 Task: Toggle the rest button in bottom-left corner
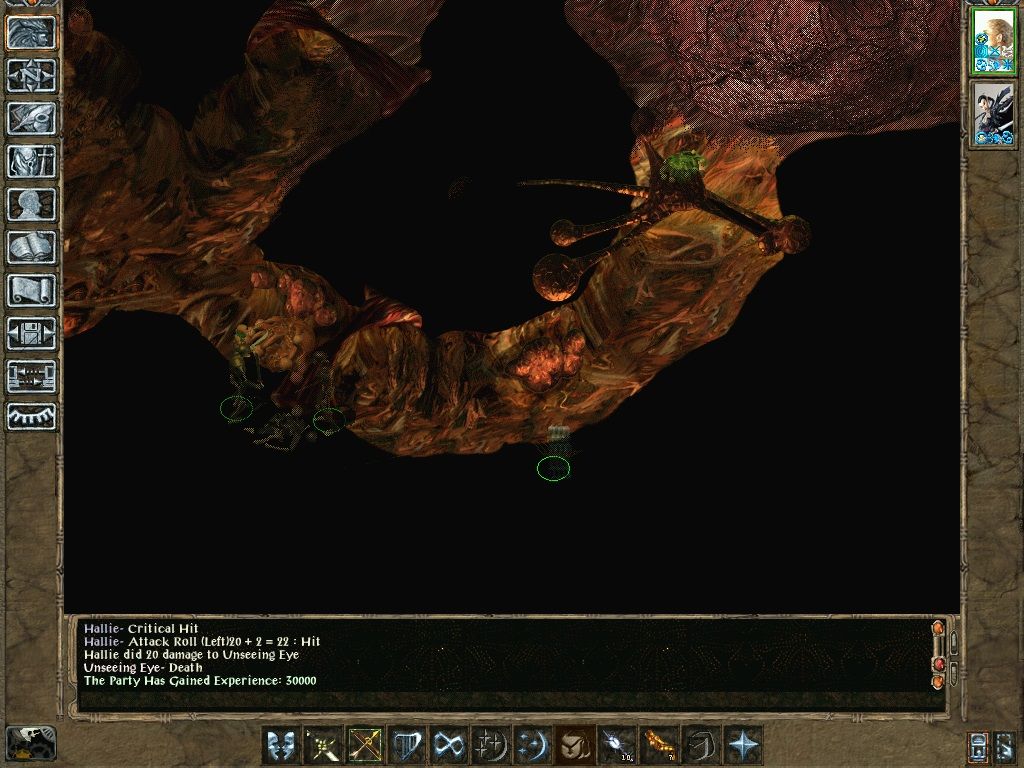pyautogui.click(x=31, y=743)
